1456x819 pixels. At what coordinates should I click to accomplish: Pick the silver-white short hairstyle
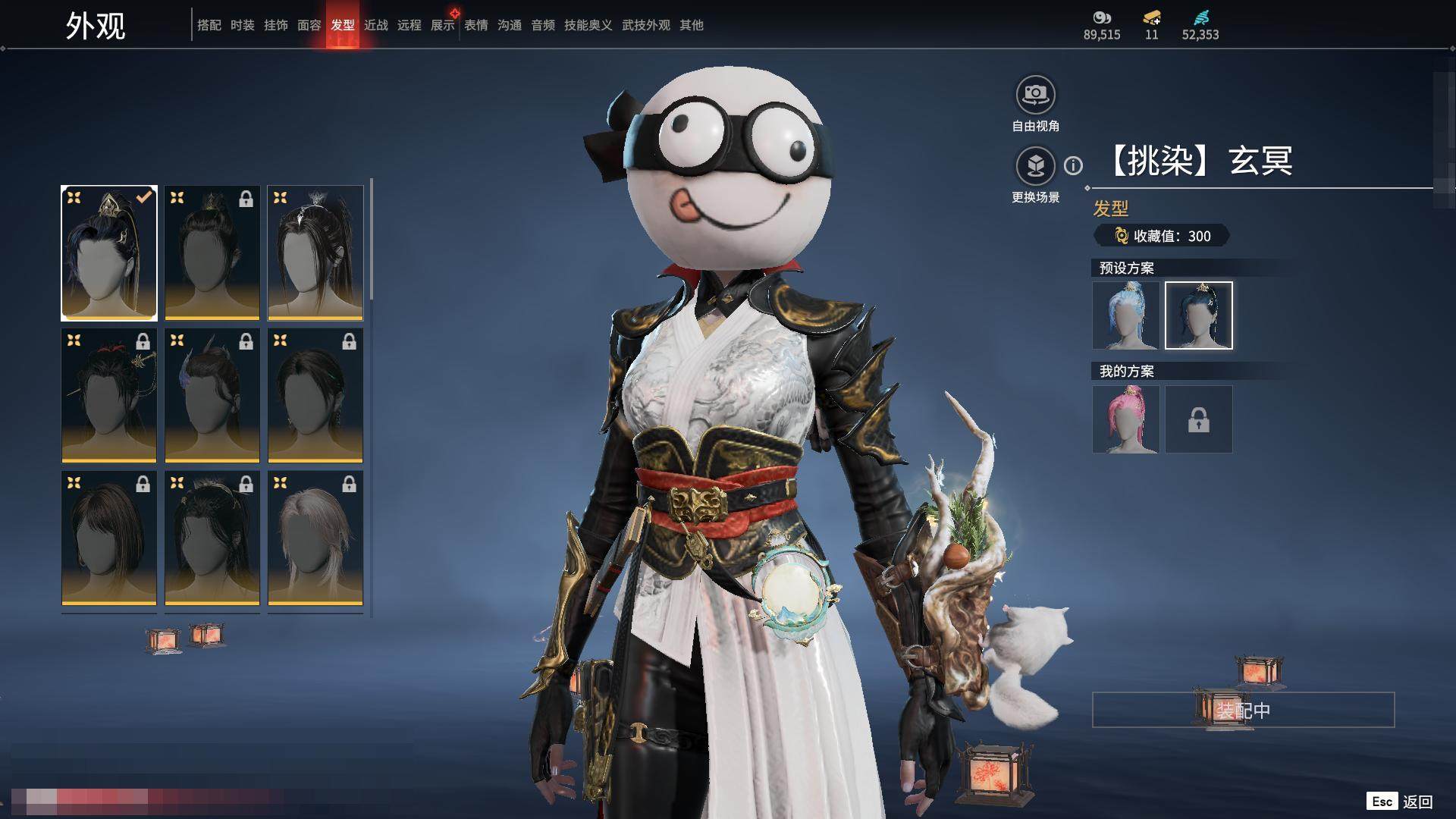pos(315,538)
